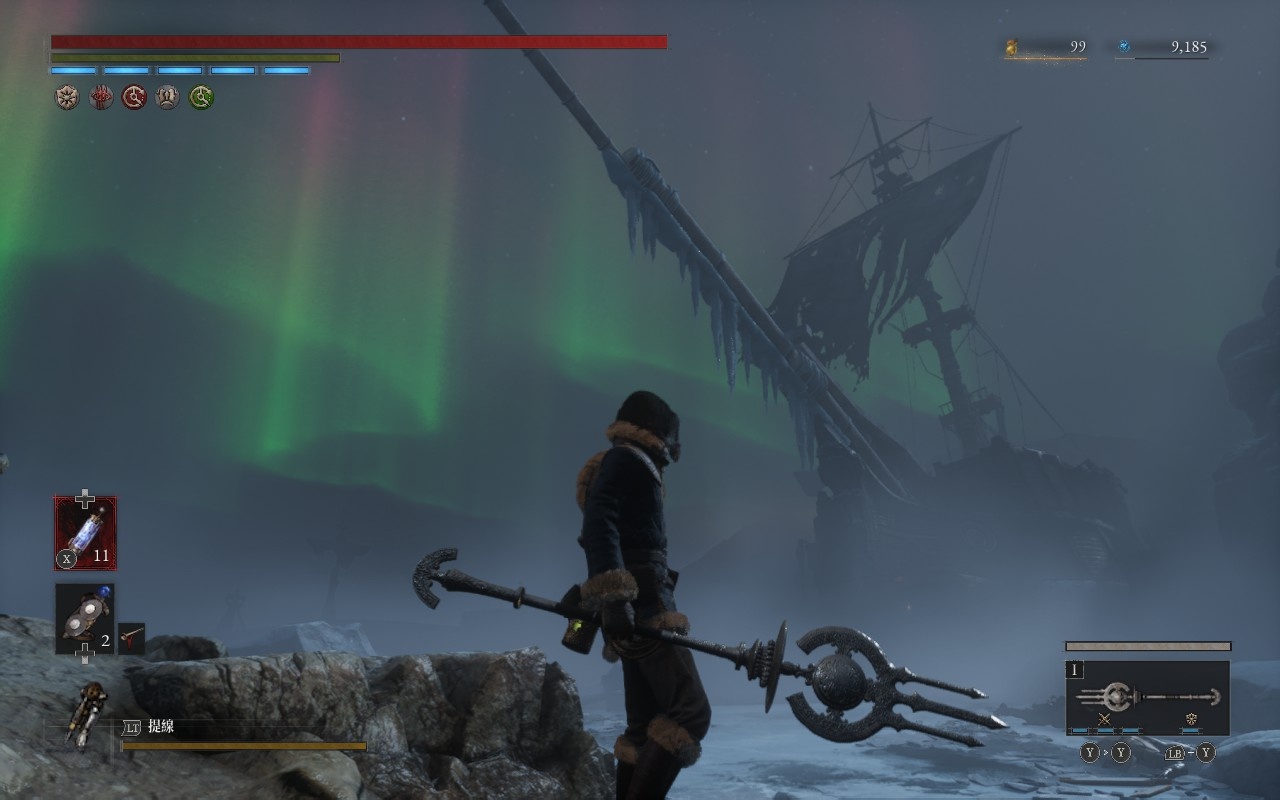Click the grey gauntlet fists status icon
Screen dimensions: 1280x800
[168, 97]
